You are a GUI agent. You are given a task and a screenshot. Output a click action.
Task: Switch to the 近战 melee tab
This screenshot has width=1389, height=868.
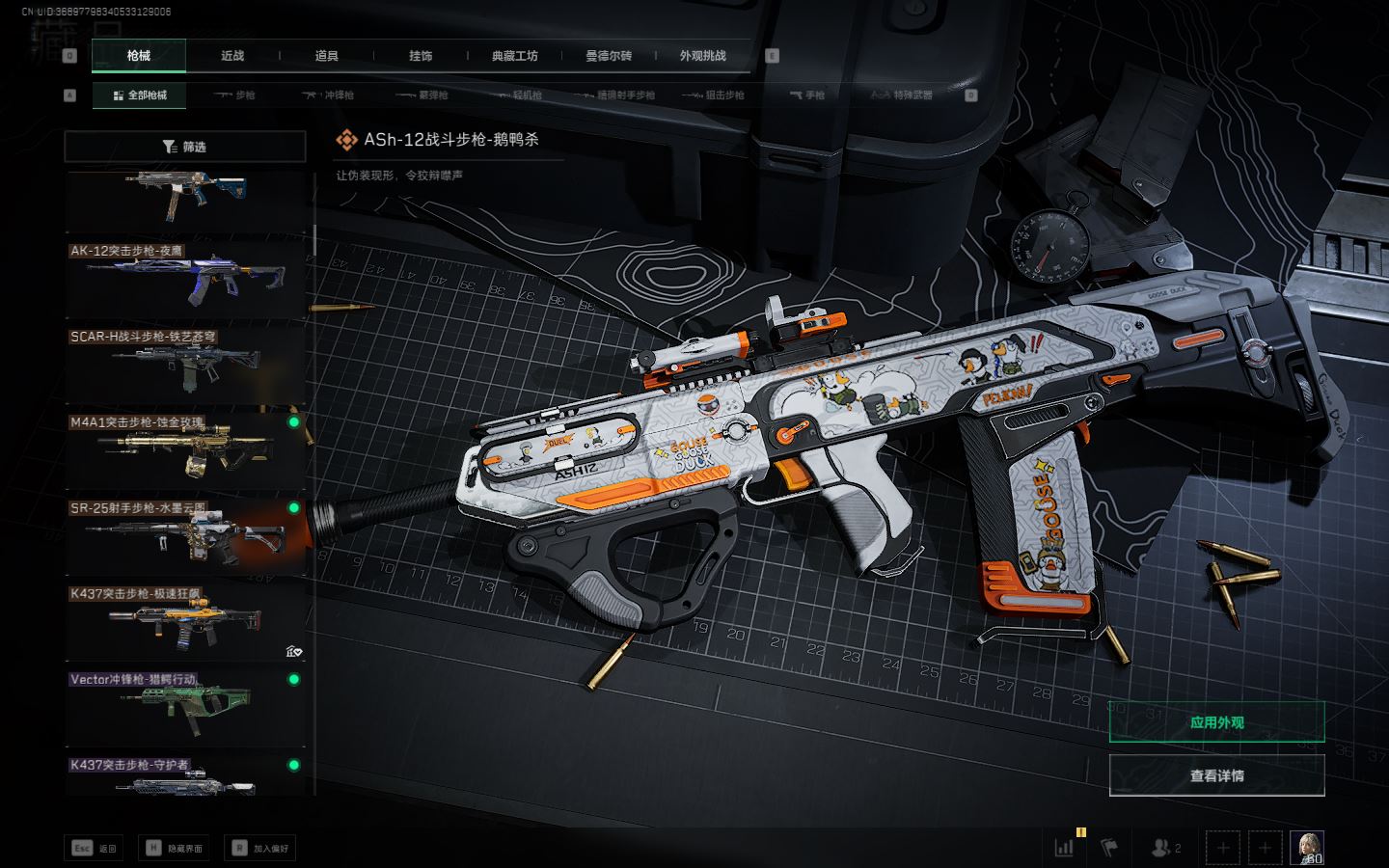[232, 56]
